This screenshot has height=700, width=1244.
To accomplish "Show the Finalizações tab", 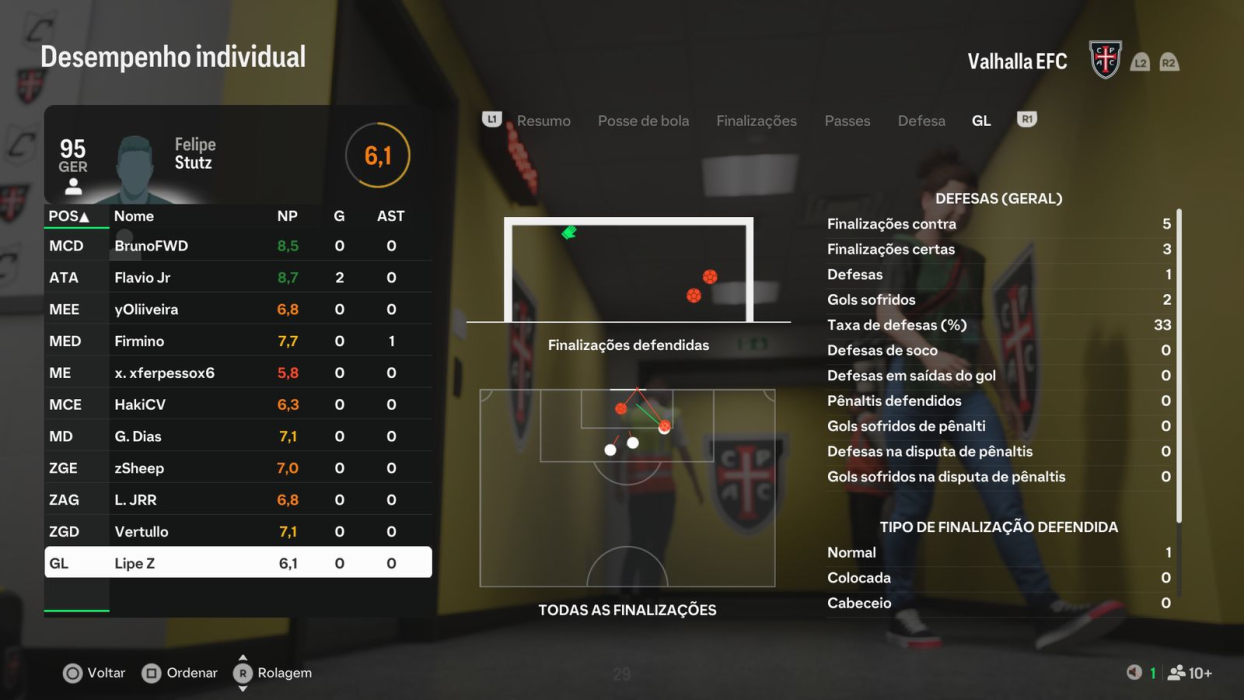I will point(756,121).
